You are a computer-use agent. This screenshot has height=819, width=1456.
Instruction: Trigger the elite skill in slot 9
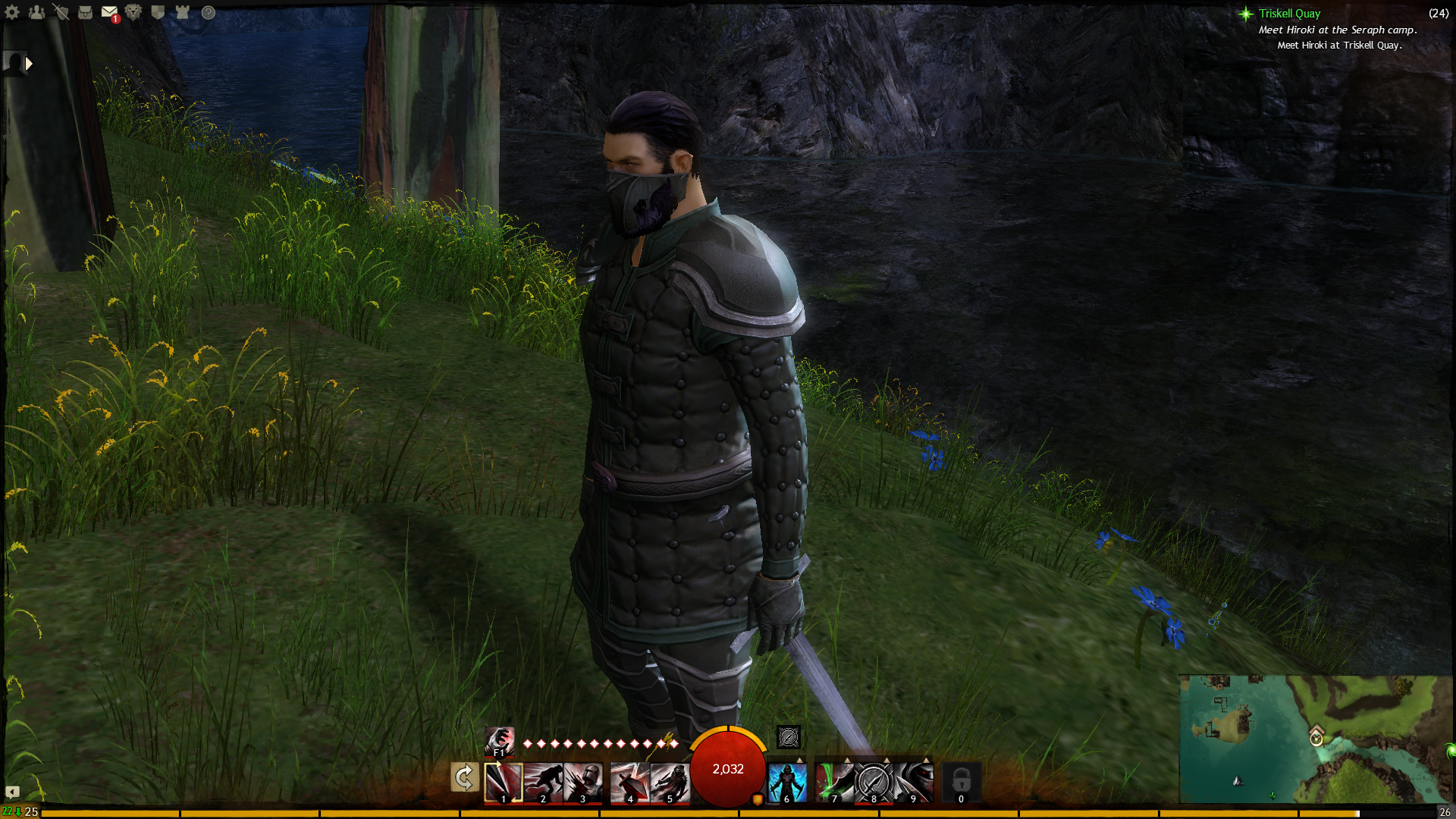[x=913, y=783]
